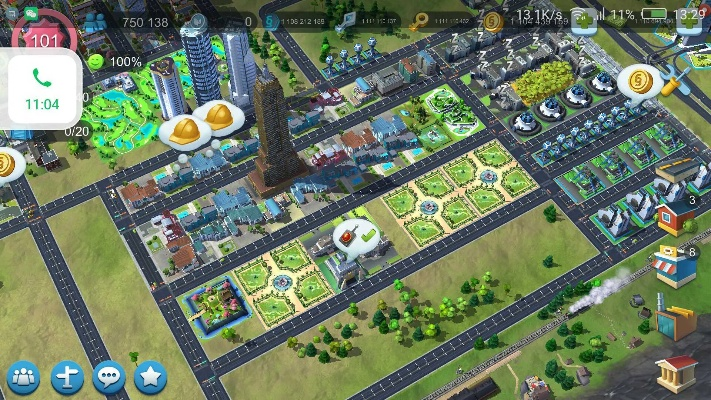Viewport: 711px width, 400px height.
Task: Open the star achievements button
Action: pos(150,377)
